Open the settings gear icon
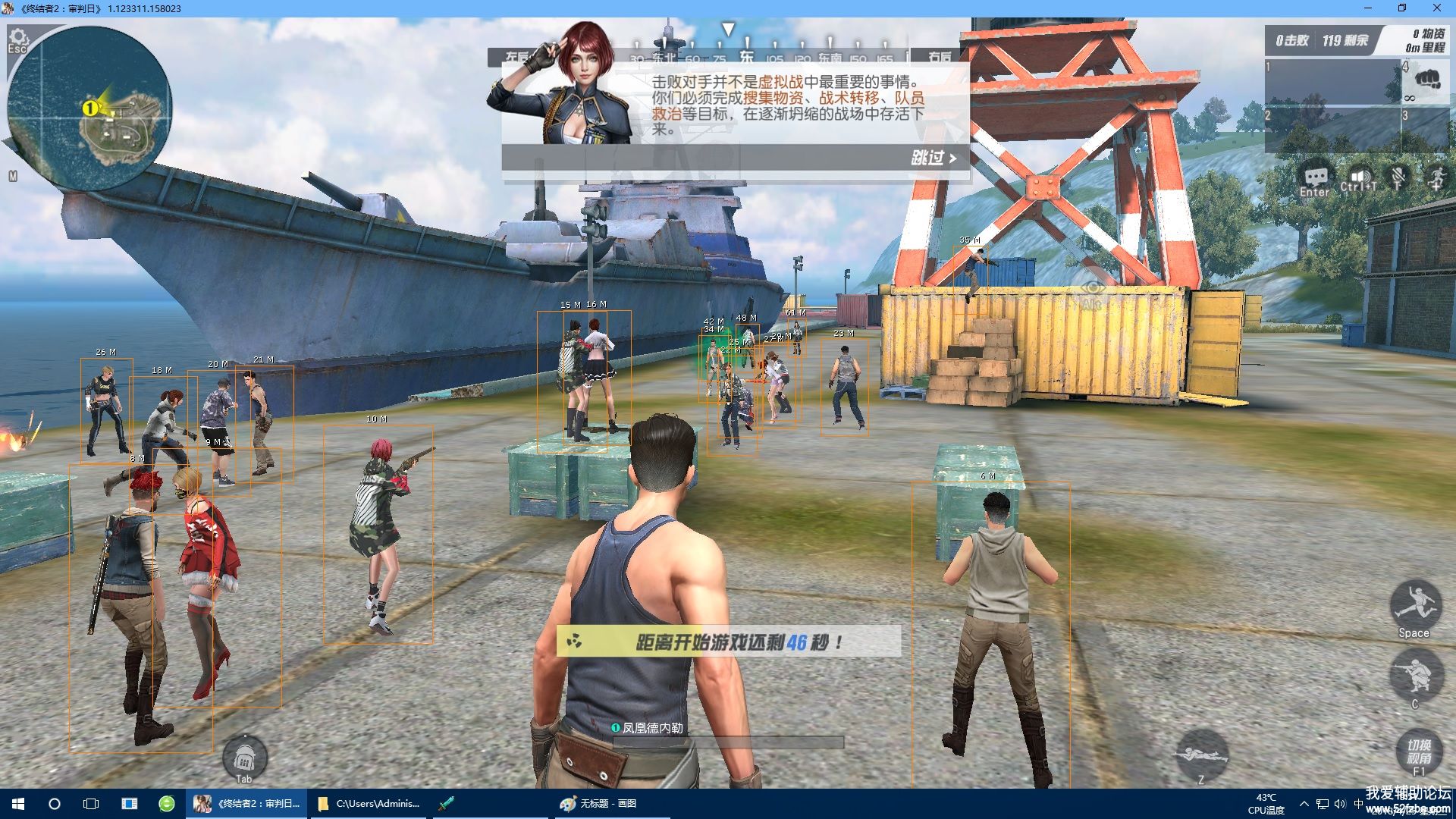Image resolution: width=1456 pixels, height=819 pixels. tap(17, 37)
